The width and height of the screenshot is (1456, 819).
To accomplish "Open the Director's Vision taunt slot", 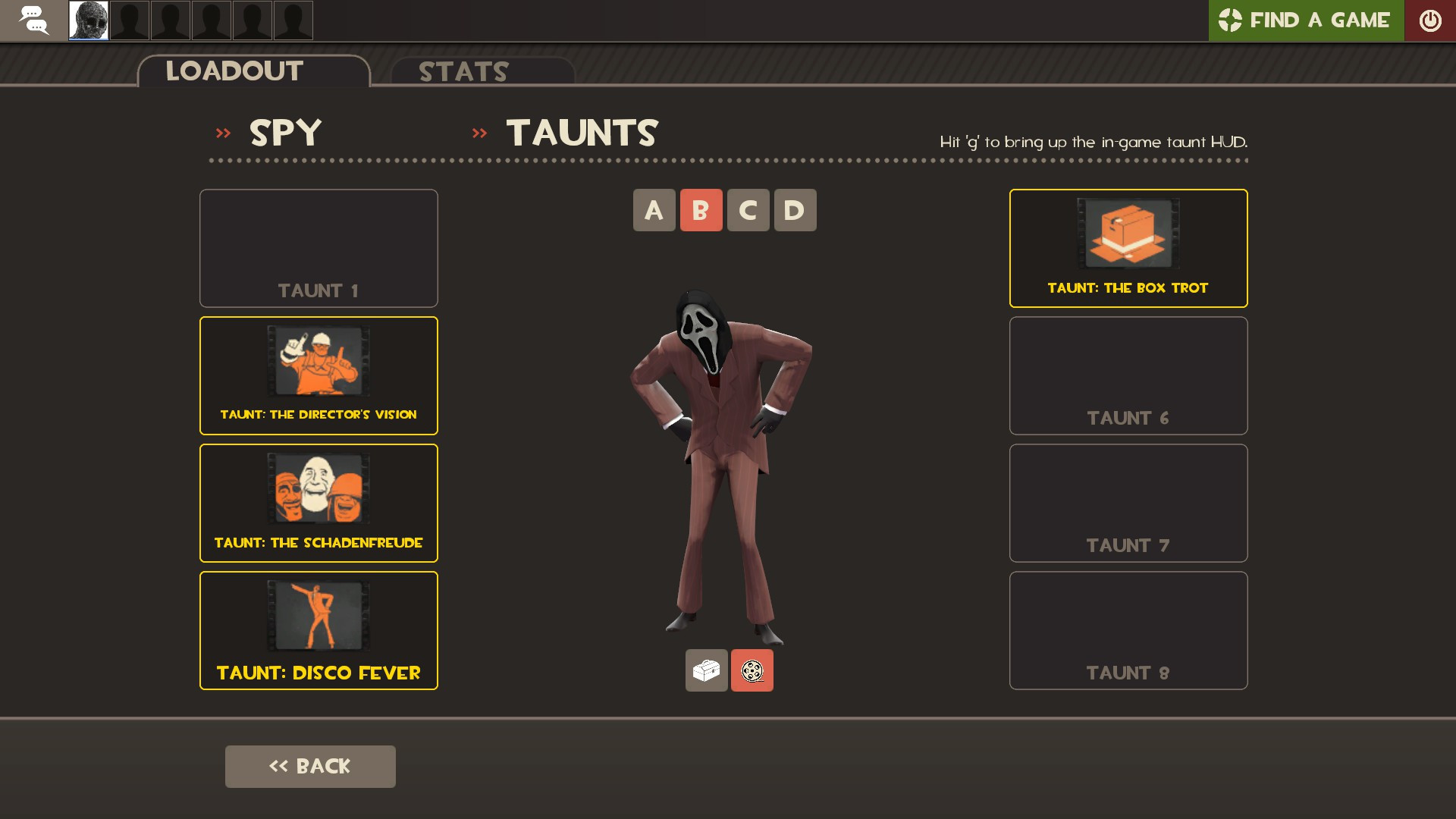I will point(318,375).
